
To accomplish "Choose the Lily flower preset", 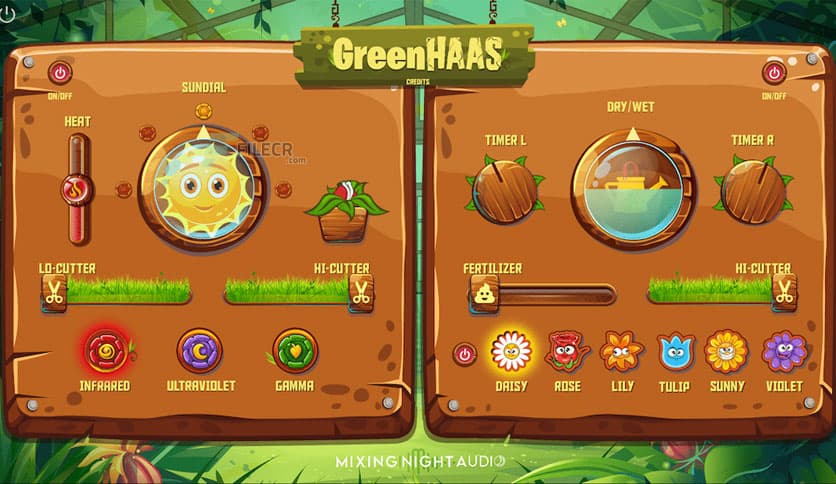I will click(621, 351).
